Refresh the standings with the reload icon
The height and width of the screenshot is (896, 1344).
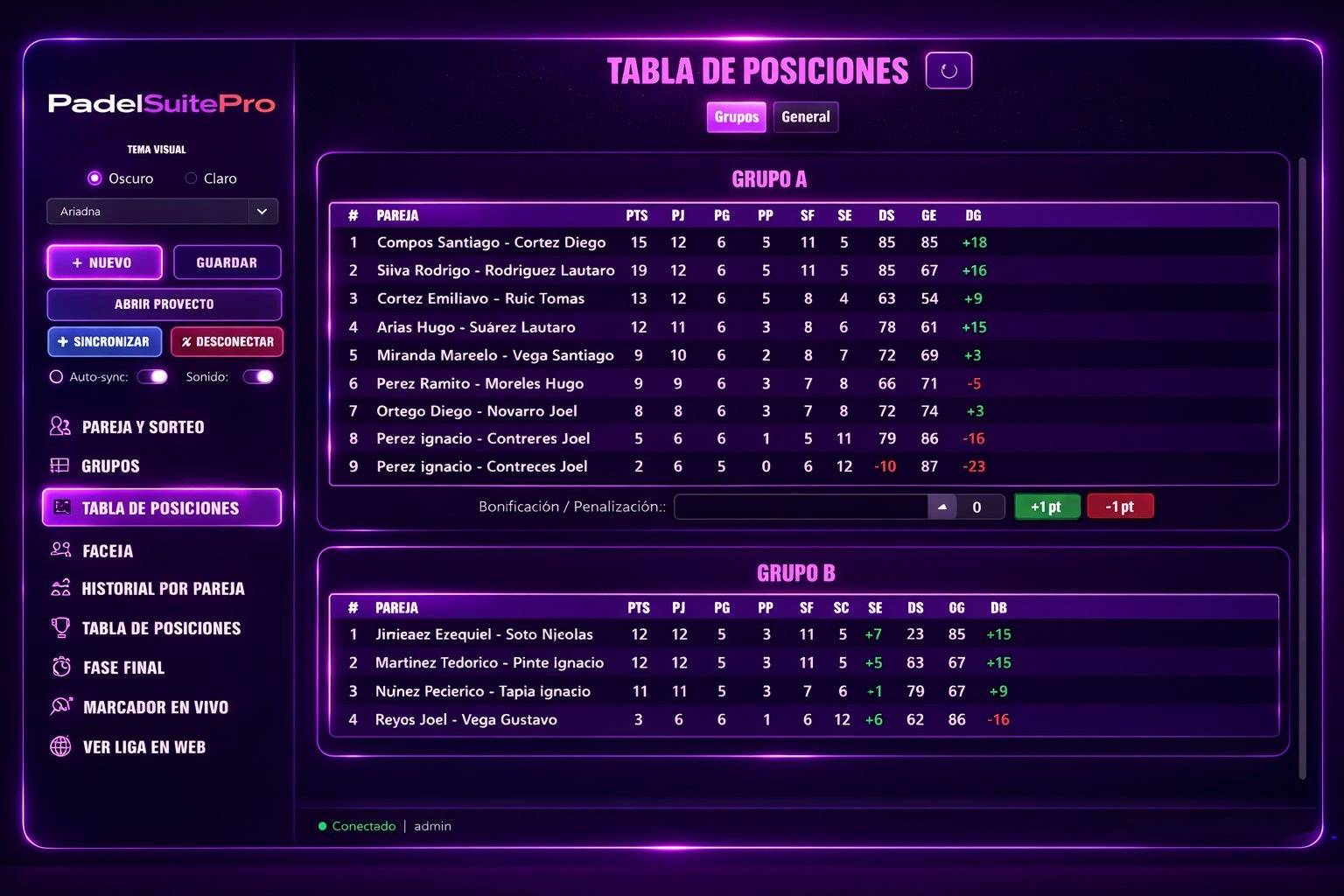click(x=948, y=70)
